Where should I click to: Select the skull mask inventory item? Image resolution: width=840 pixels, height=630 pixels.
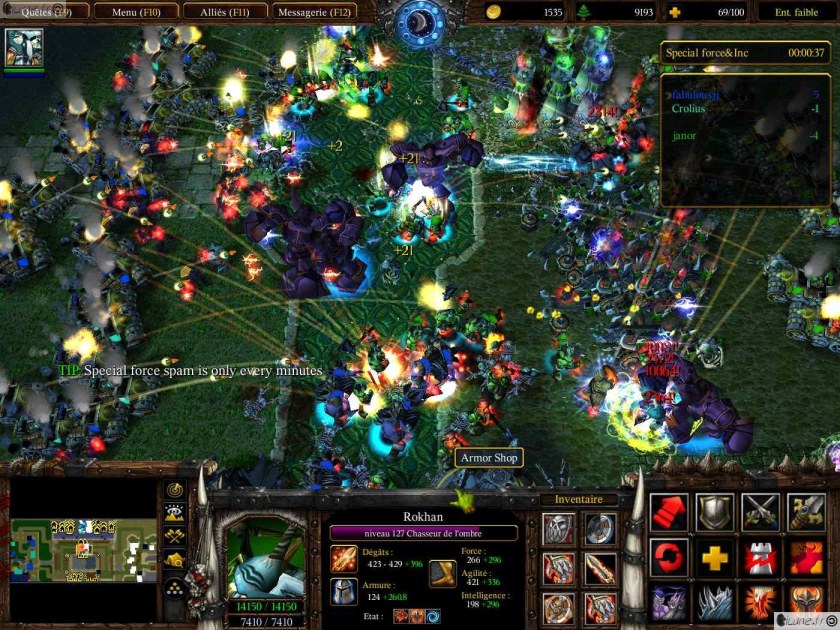(x=558, y=529)
